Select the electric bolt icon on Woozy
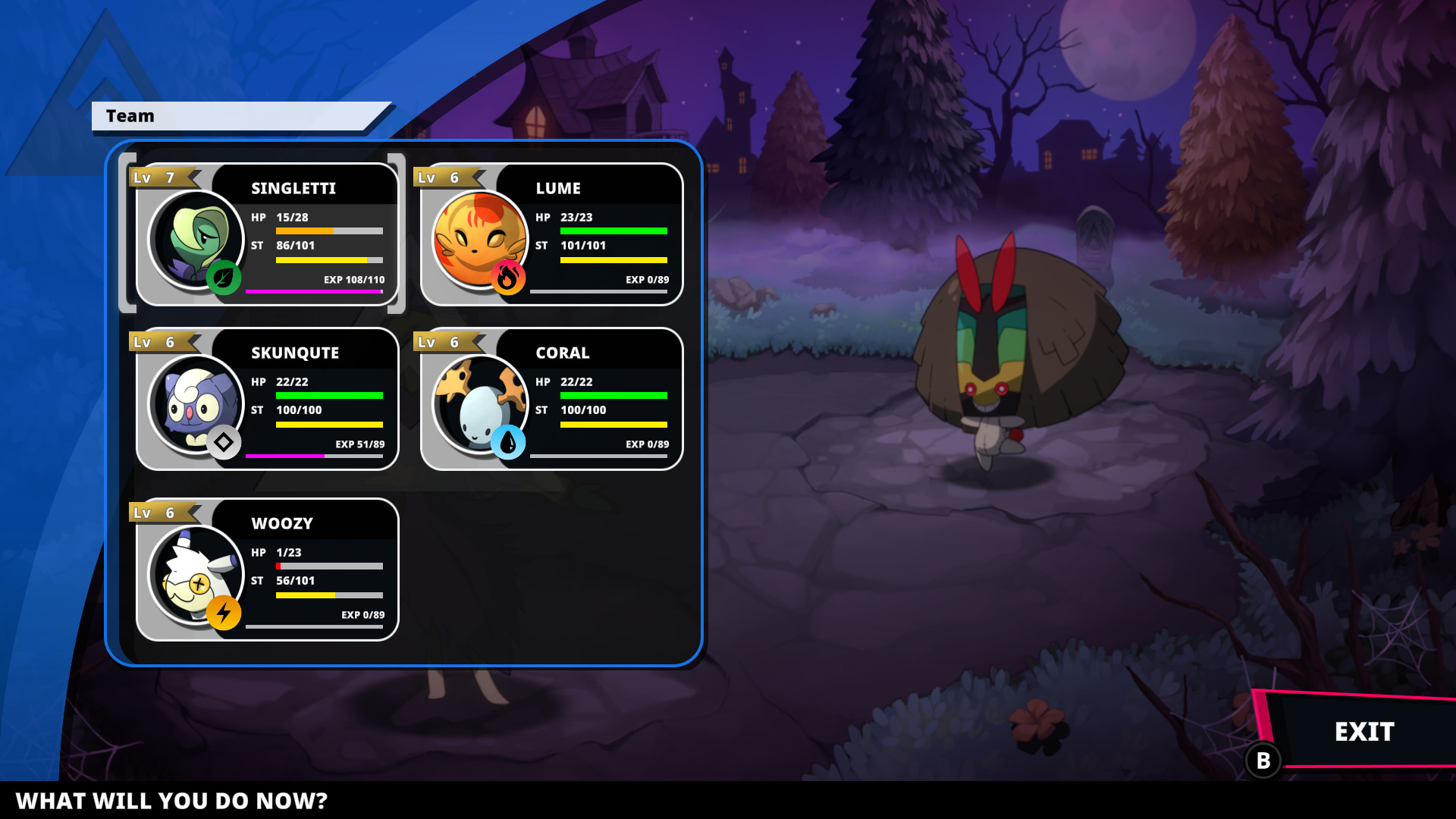1456x819 pixels. 224,611
